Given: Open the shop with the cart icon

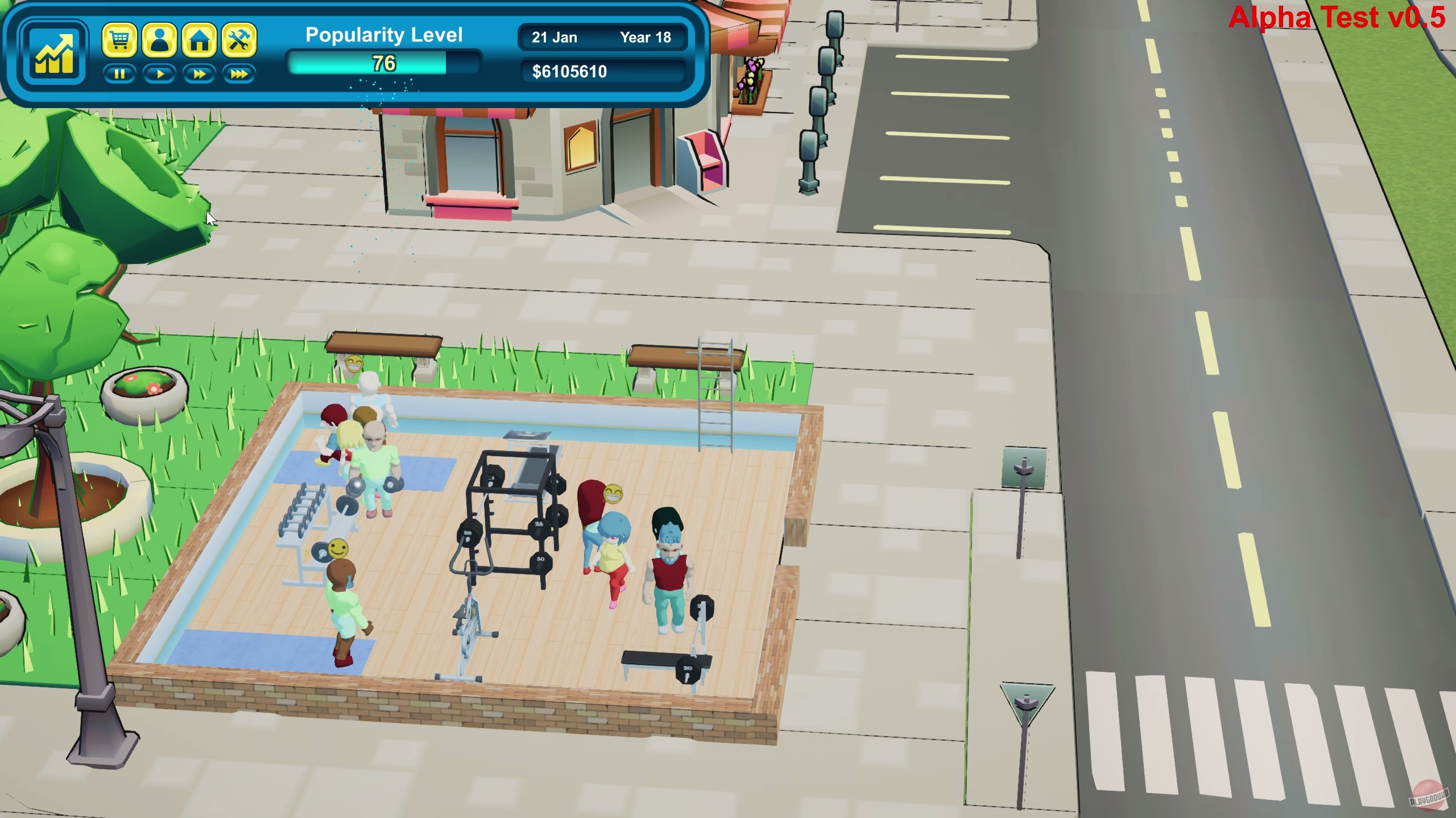Looking at the screenshot, I should click(x=120, y=41).
